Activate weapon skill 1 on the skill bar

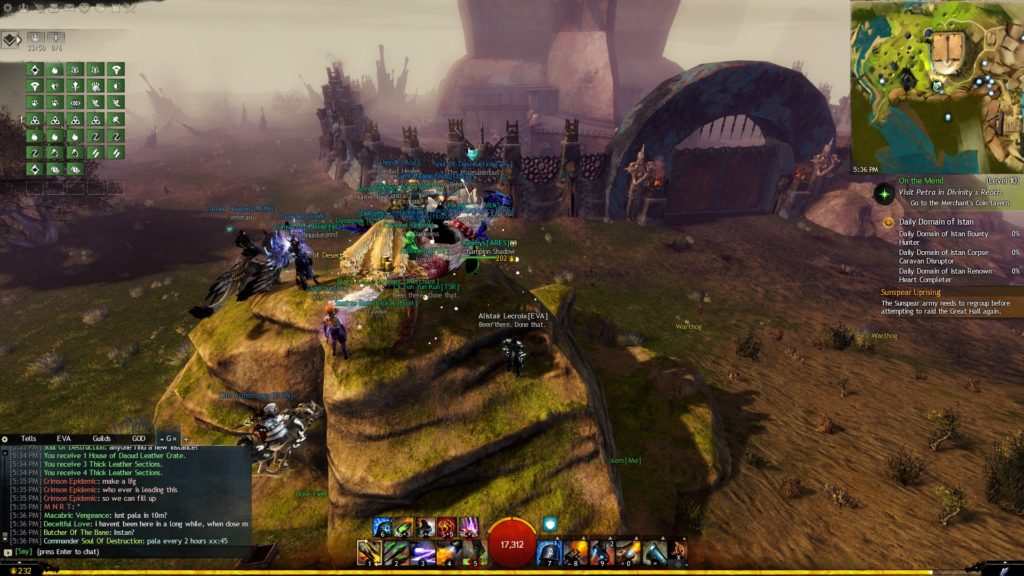pos(370,550)
